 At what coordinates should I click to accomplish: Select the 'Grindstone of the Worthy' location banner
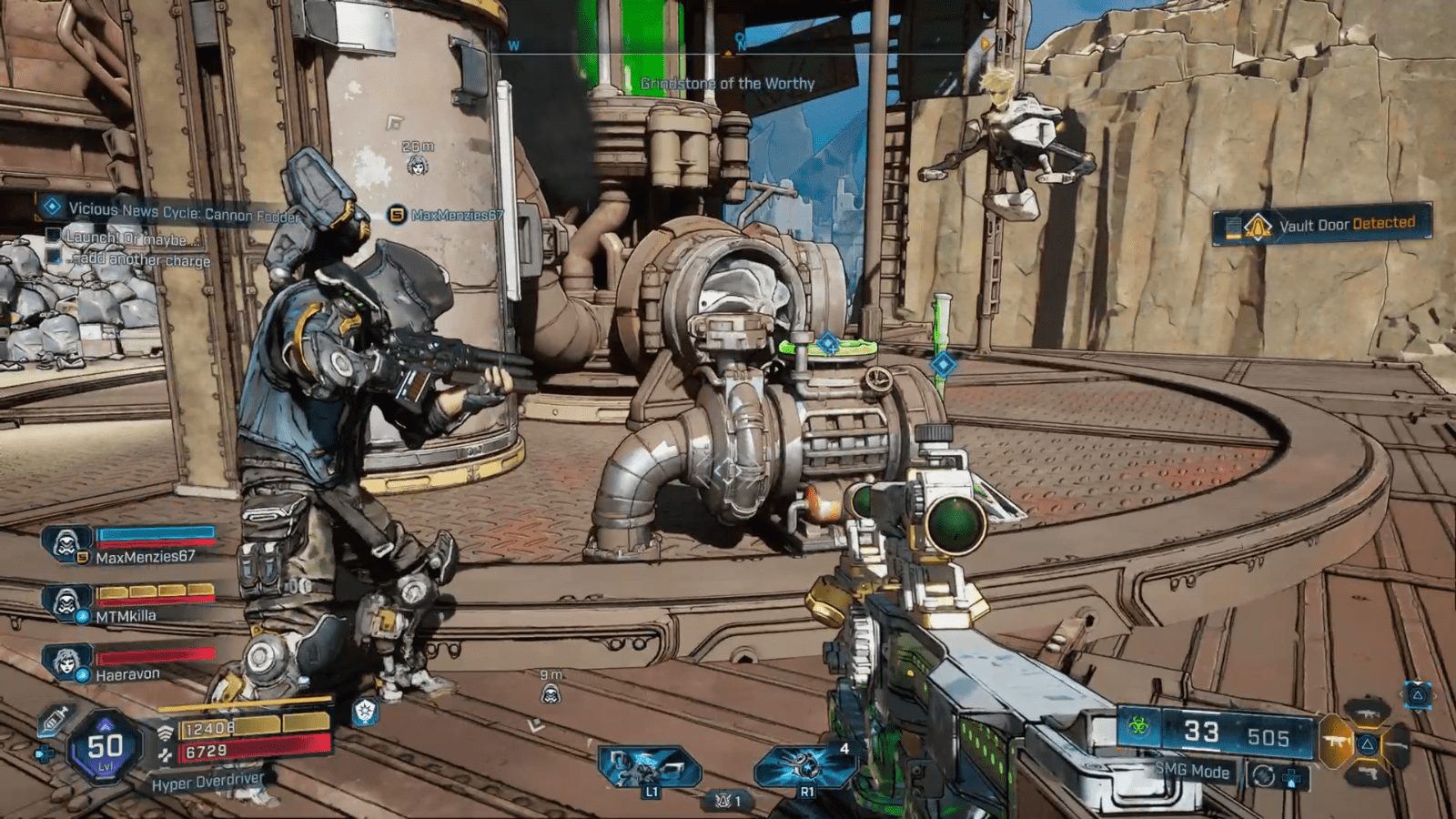[727, 82]
